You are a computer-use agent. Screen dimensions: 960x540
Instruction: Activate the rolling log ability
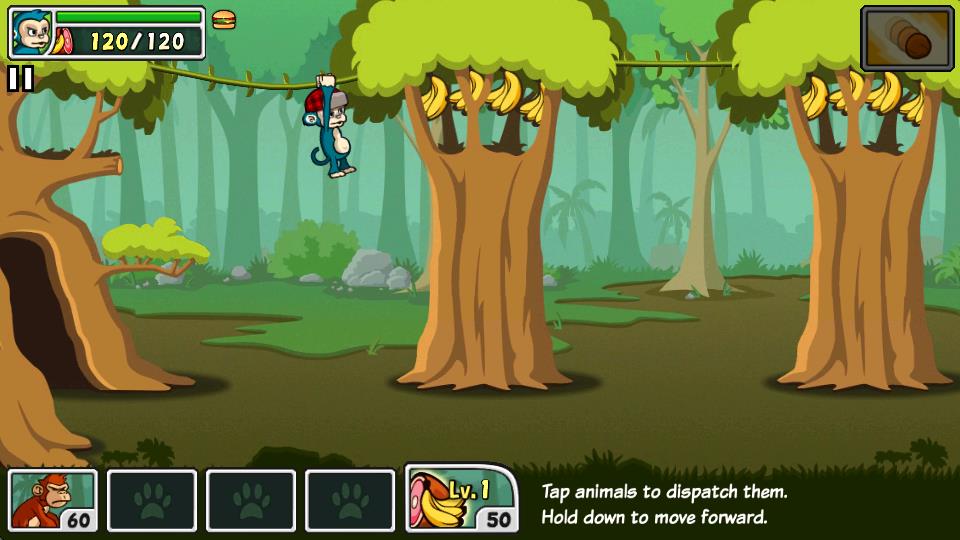click(907, 38)
